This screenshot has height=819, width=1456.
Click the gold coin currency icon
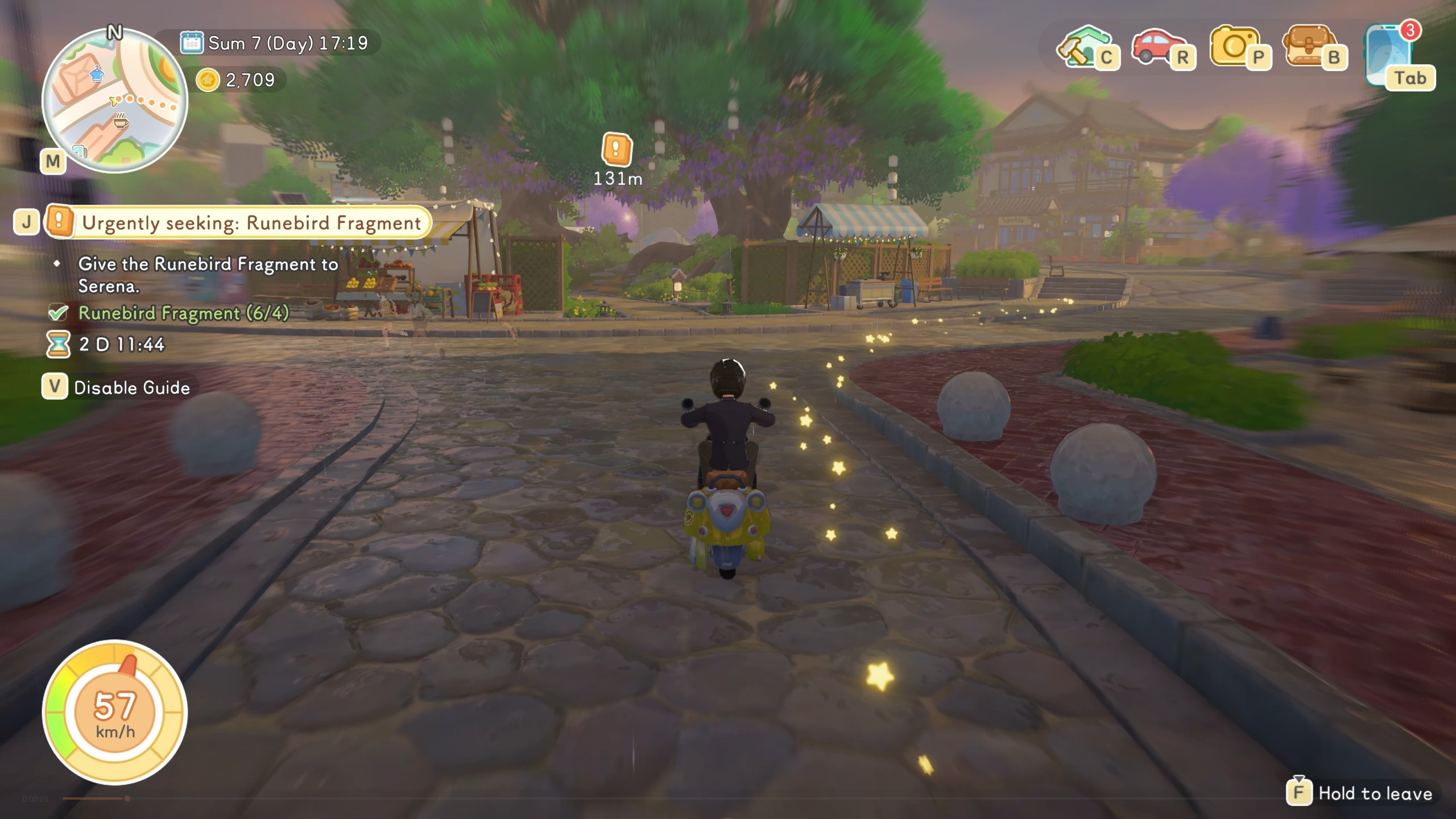208,80
